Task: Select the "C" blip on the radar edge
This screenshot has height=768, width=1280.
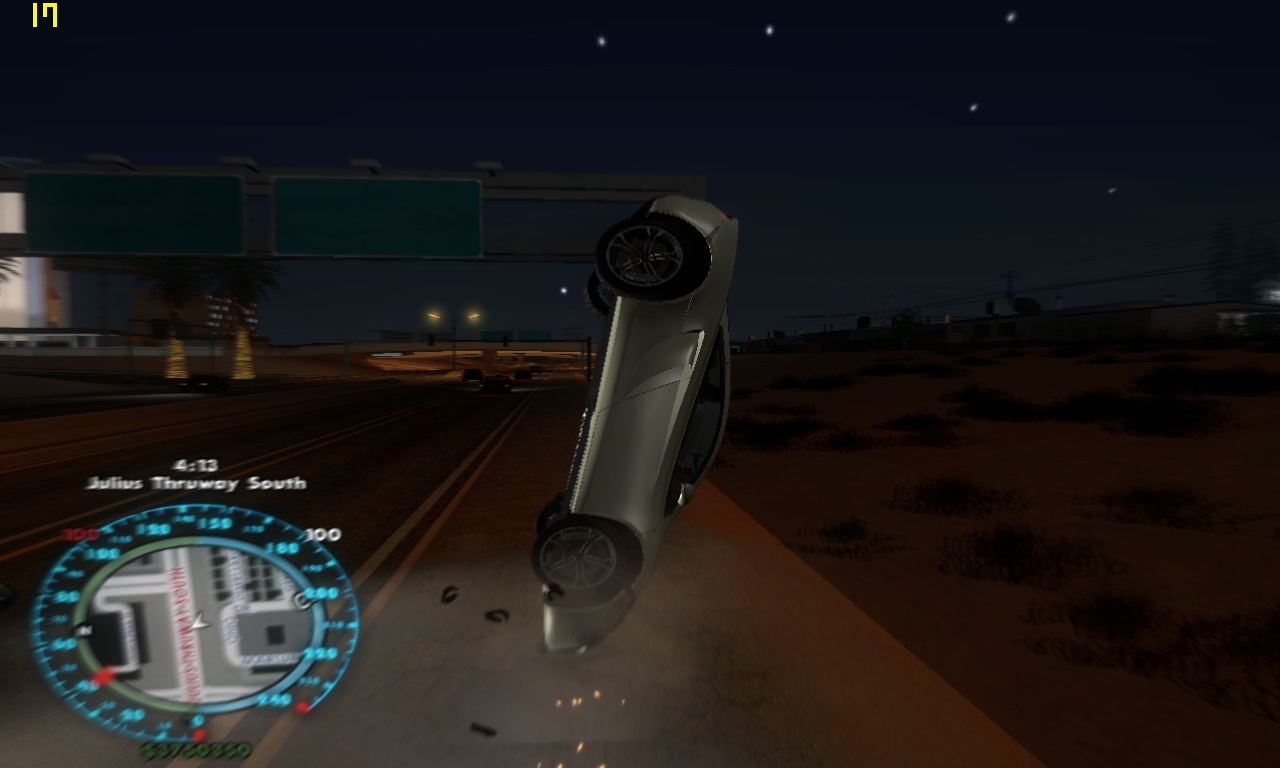Action: (301, 601)
